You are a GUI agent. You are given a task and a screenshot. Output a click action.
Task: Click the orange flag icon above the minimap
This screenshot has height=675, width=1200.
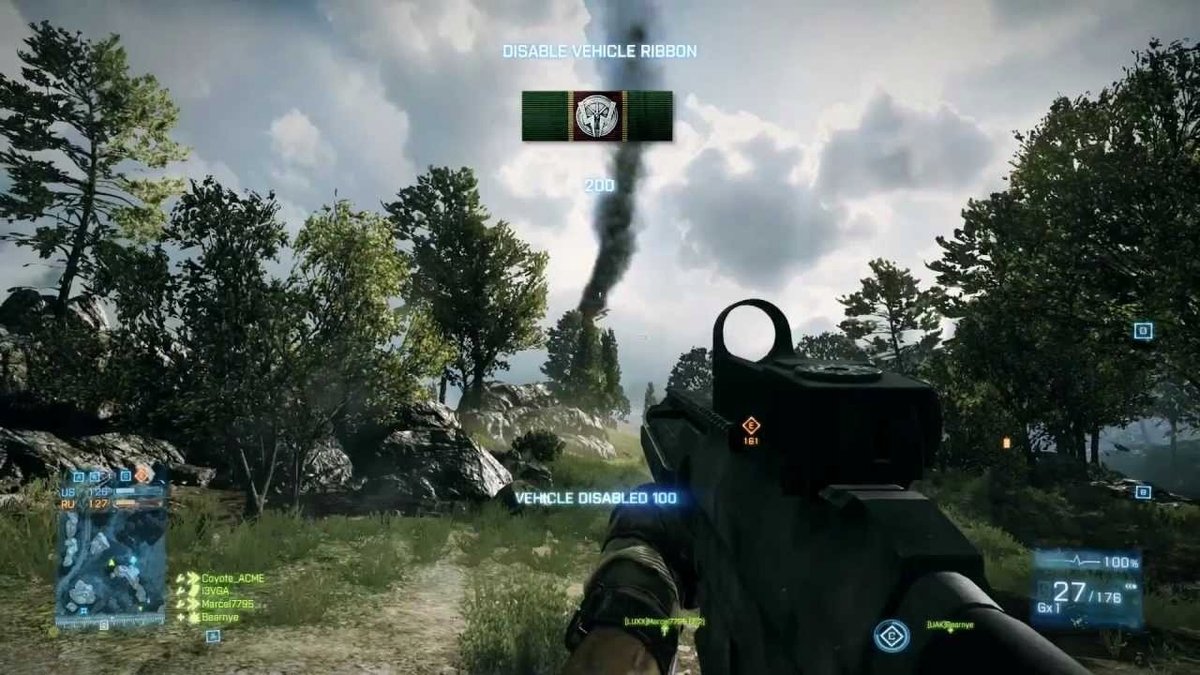point(143,473)
